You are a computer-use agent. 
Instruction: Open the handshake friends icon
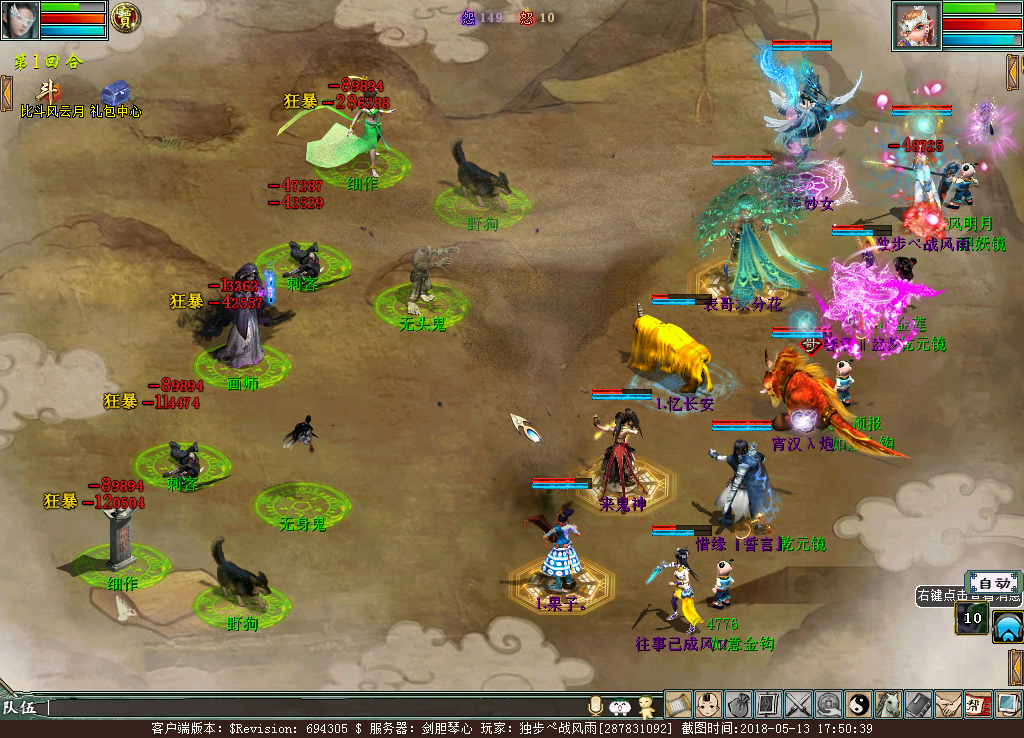948,705
